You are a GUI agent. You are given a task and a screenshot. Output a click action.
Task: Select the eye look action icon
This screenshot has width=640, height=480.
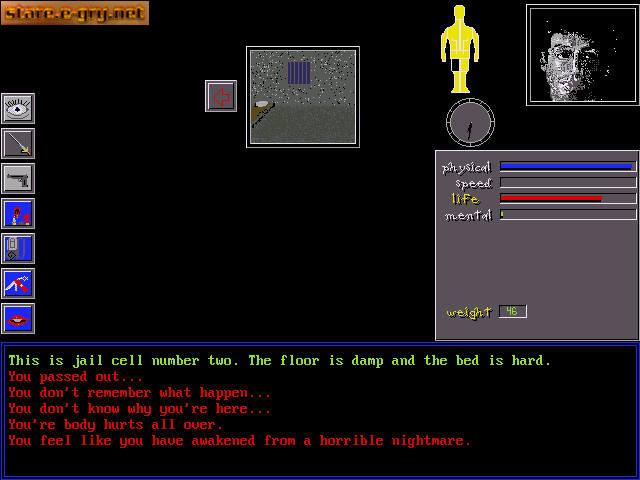18,108
